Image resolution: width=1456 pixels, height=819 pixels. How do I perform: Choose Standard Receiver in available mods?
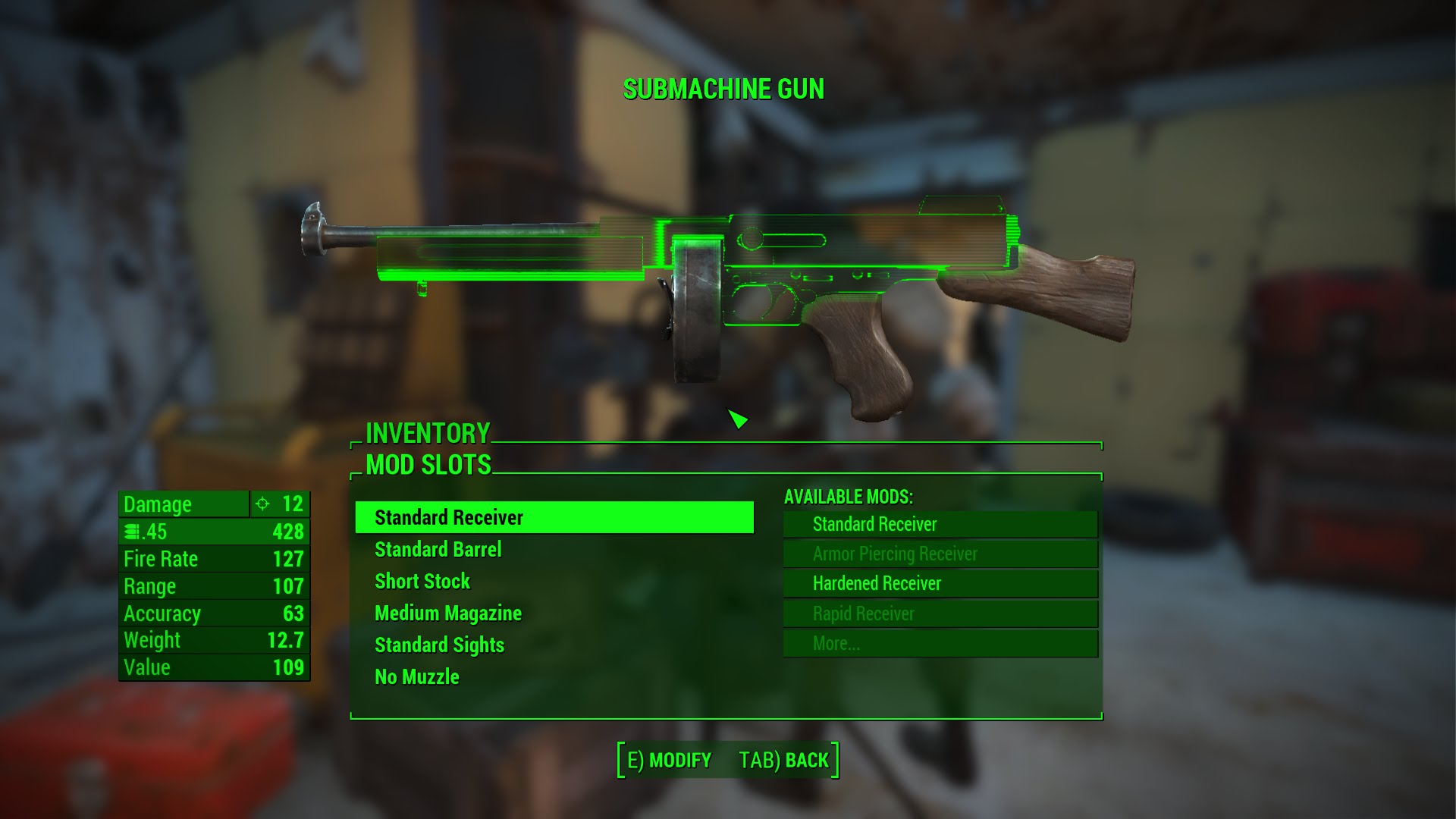[940, 524]
